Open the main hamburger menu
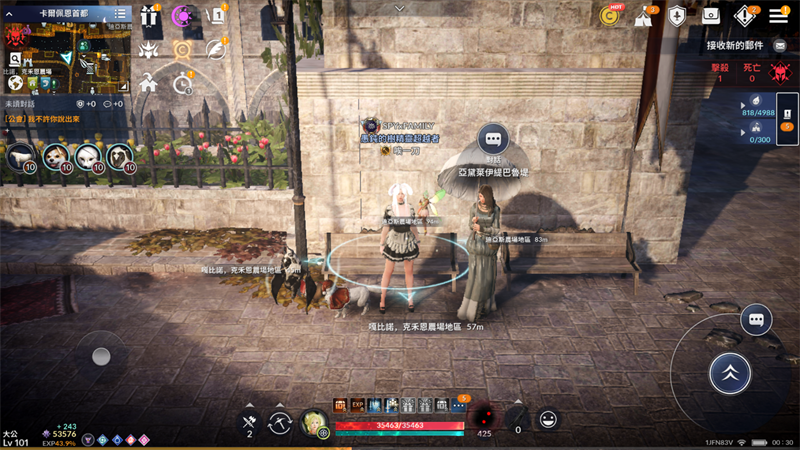This screenshot has width=800, height=450. click(x=779, y=16)
